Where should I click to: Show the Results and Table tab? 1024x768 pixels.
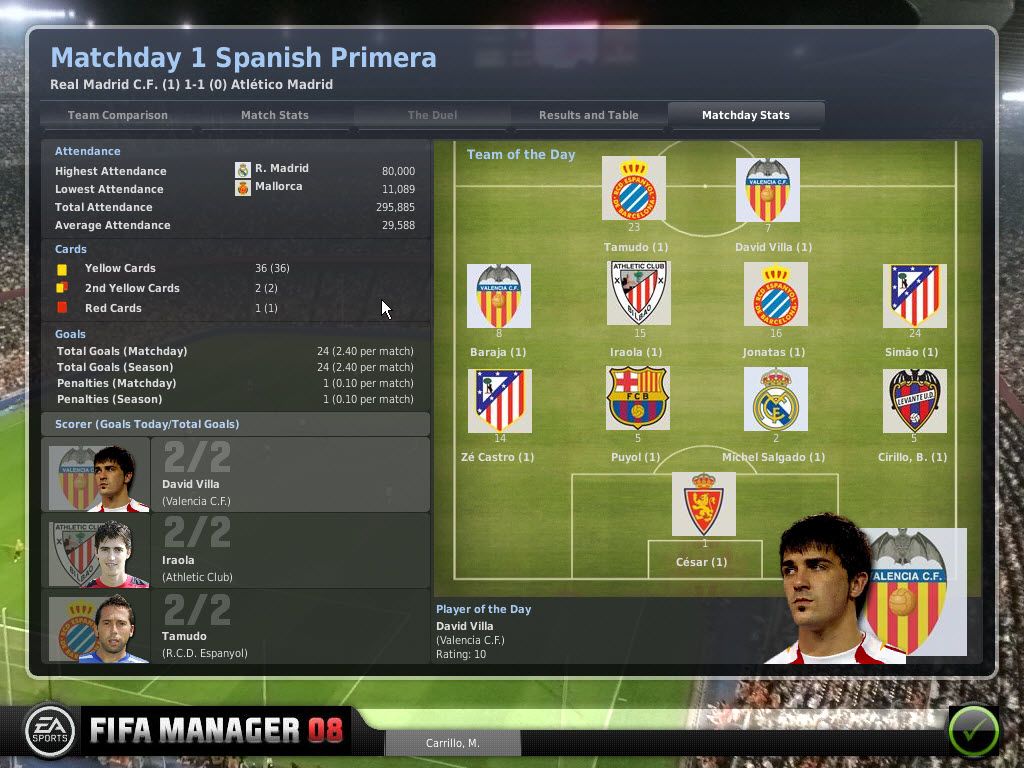588,115
